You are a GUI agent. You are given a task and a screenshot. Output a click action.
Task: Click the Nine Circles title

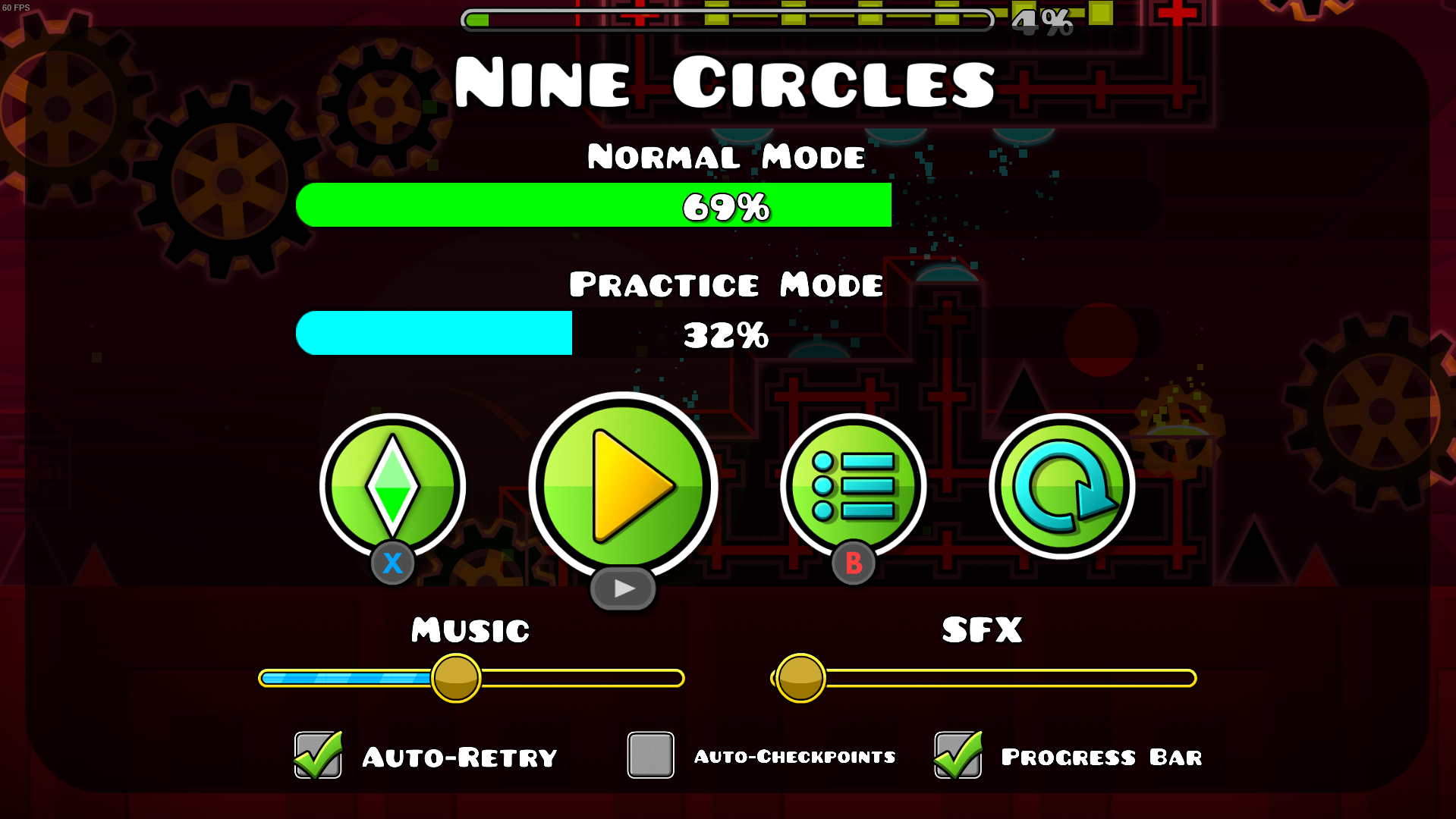click(725, 82)
